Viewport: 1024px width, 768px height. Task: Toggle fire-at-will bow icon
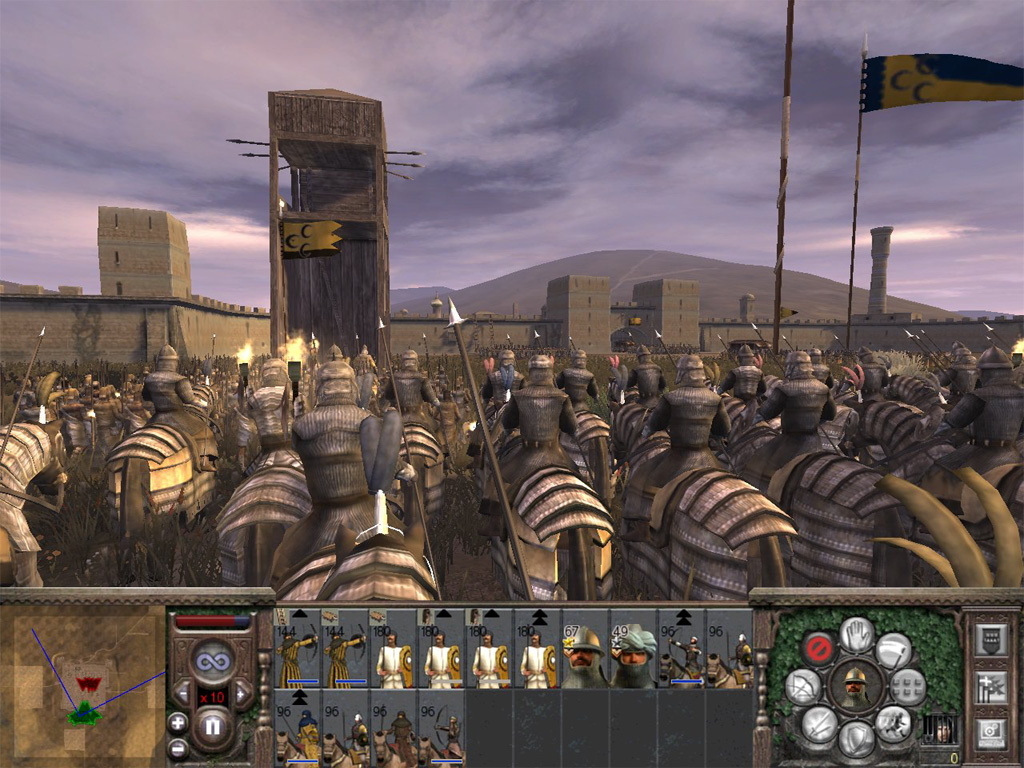[803, 686]
